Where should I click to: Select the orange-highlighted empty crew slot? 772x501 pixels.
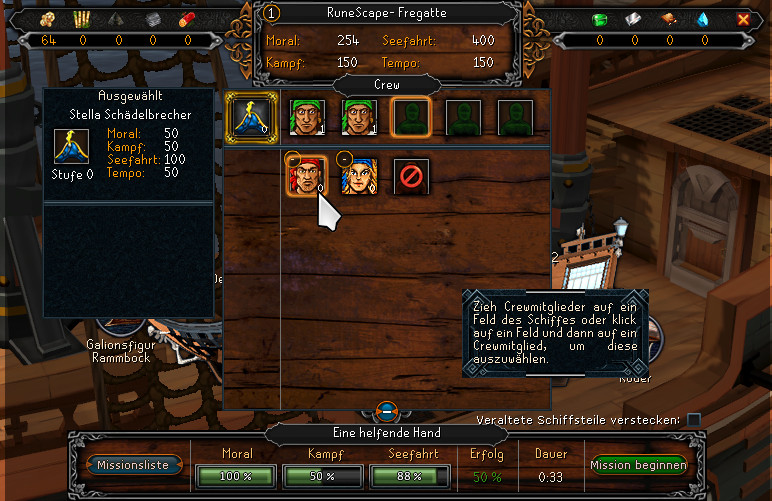click(x=410, y=115)
